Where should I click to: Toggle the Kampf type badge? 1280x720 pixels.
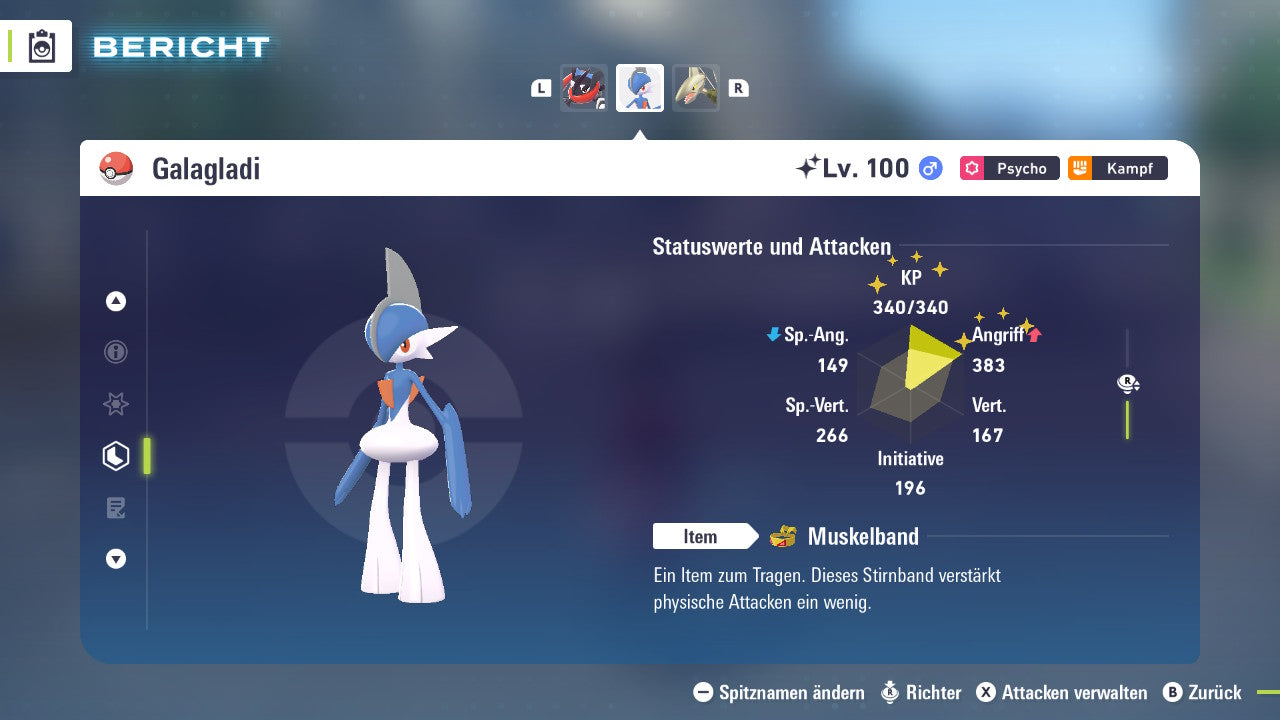click(1117, 168)
